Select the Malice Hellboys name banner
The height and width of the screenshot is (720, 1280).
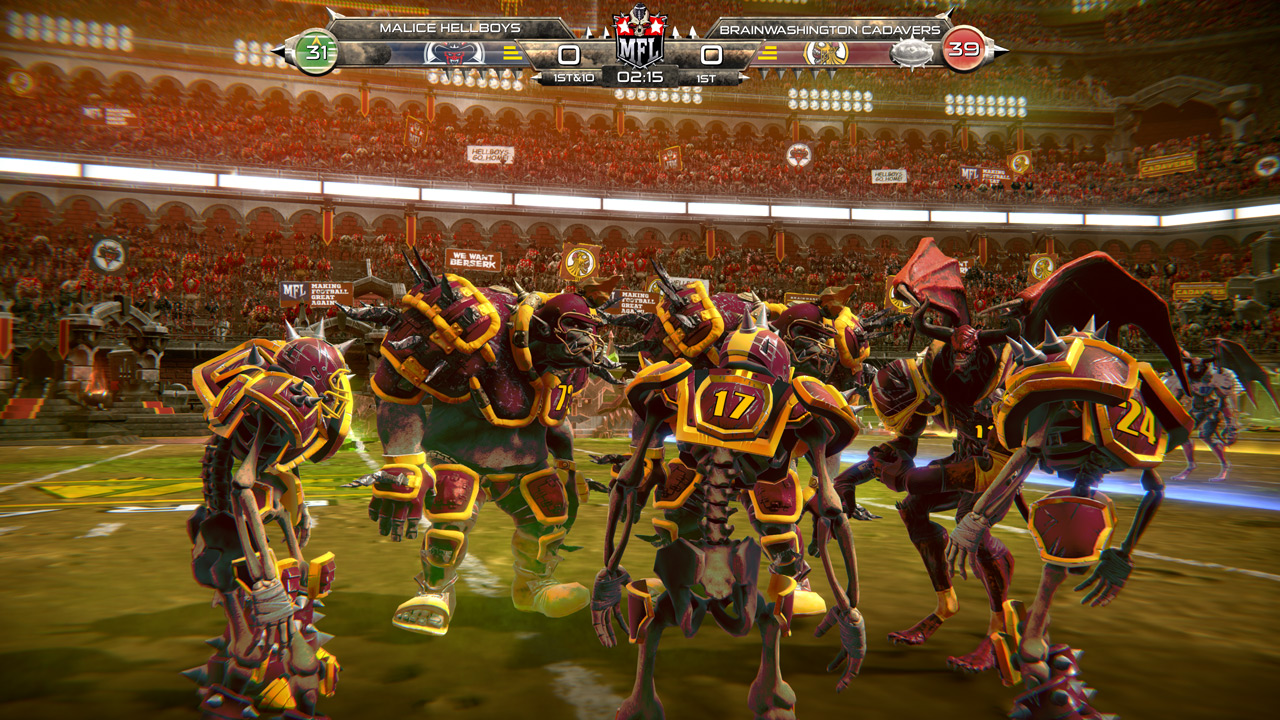[451, 27]
